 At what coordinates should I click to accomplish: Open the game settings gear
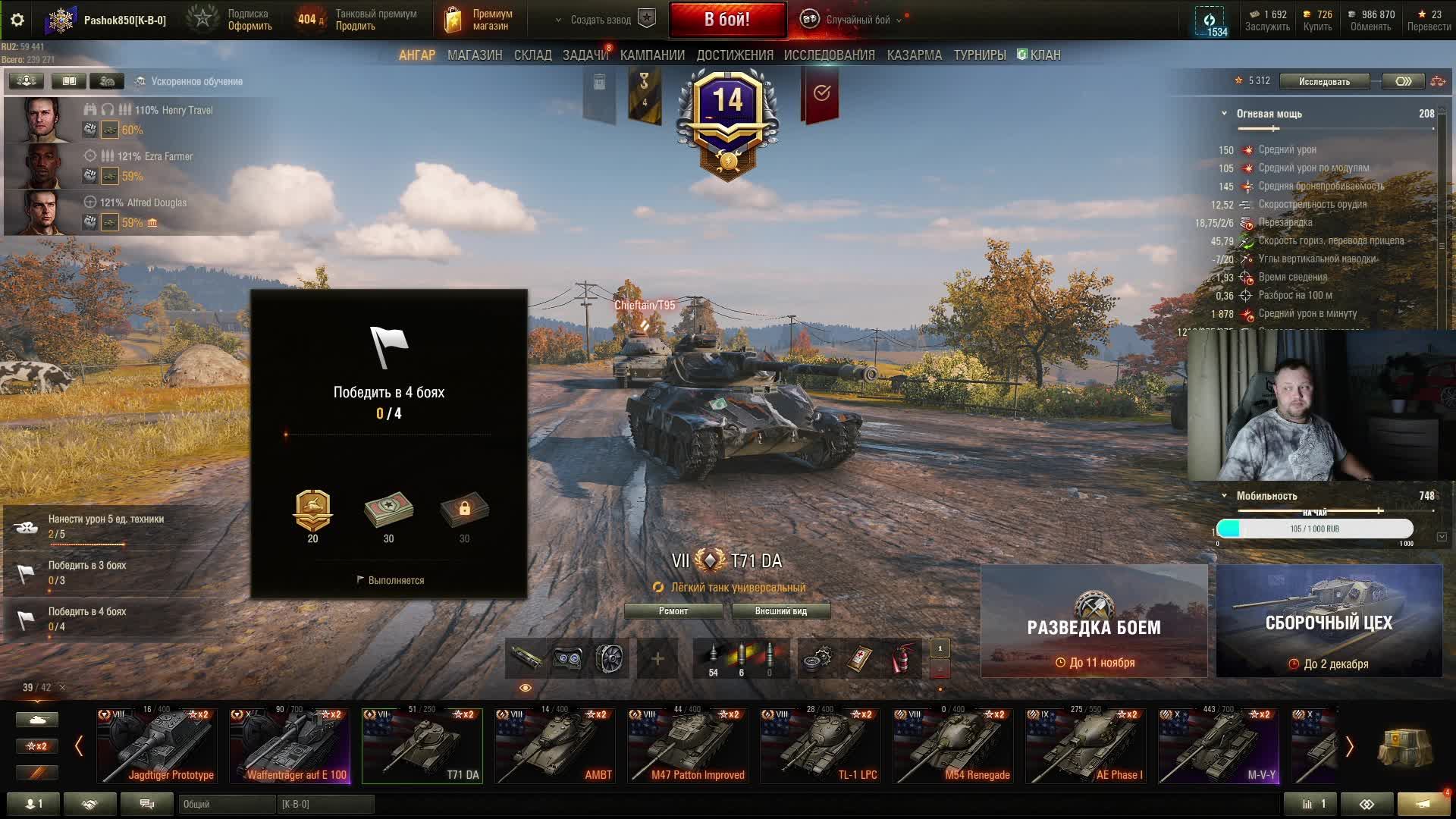[17, 20]
